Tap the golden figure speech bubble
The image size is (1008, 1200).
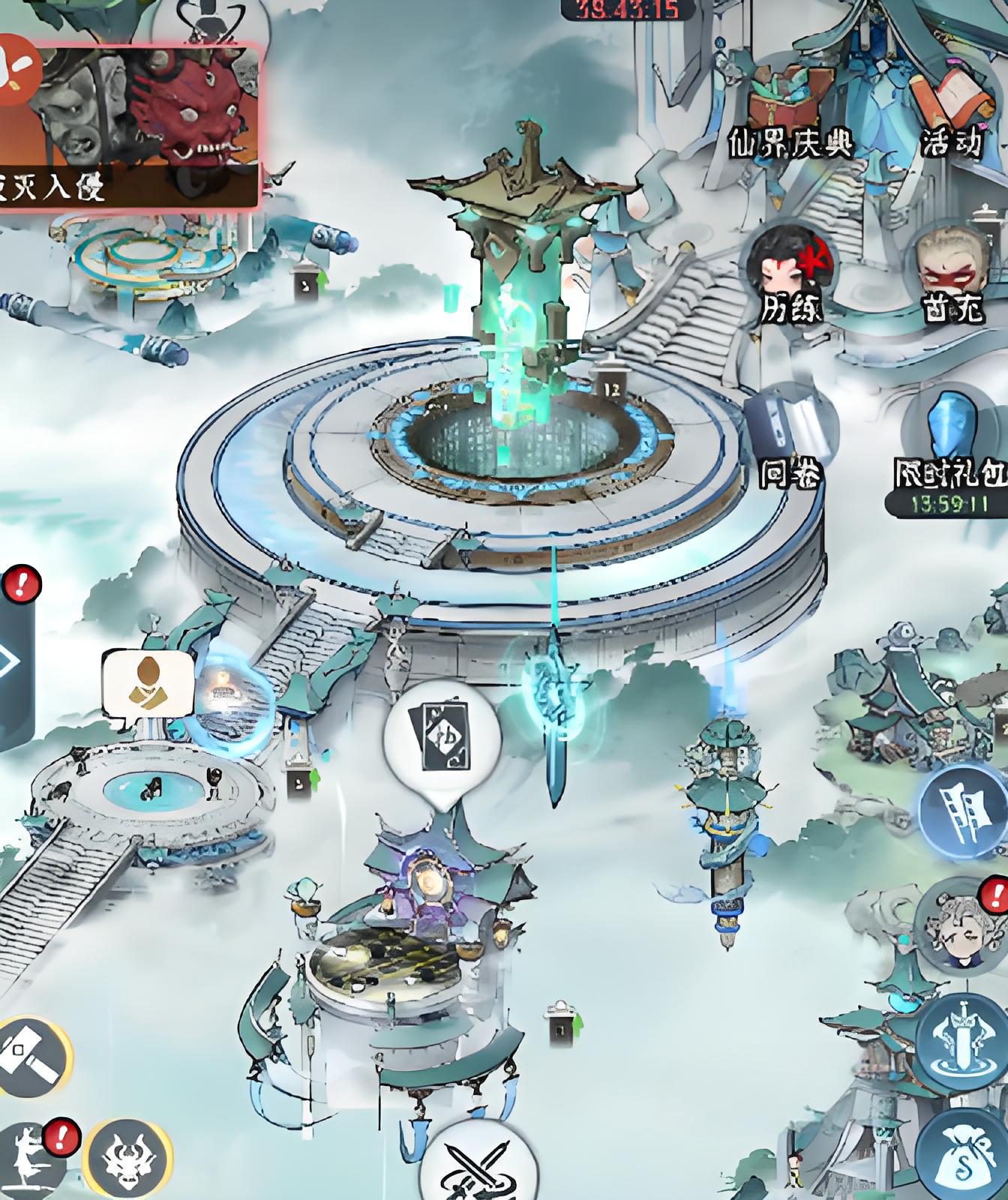[148, 684]
